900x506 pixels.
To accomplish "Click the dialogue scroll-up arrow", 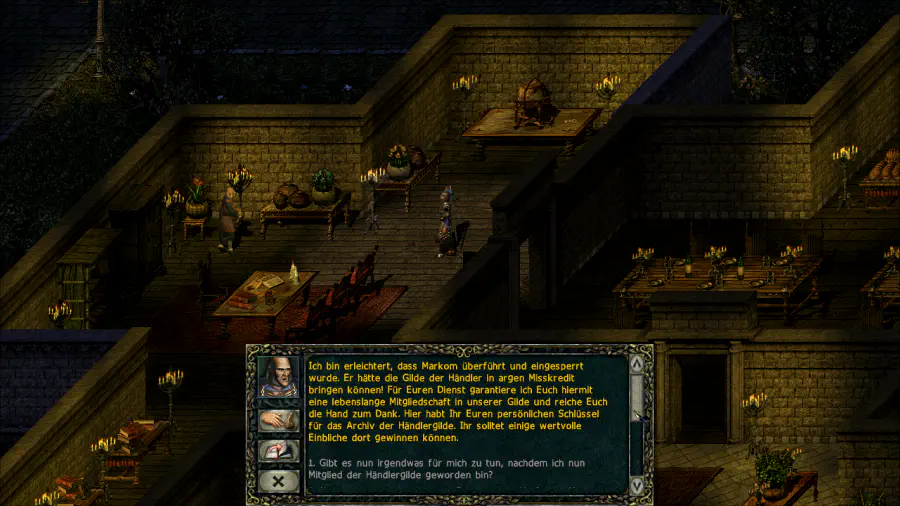I will pyautogui.click(x=637, y=362).
